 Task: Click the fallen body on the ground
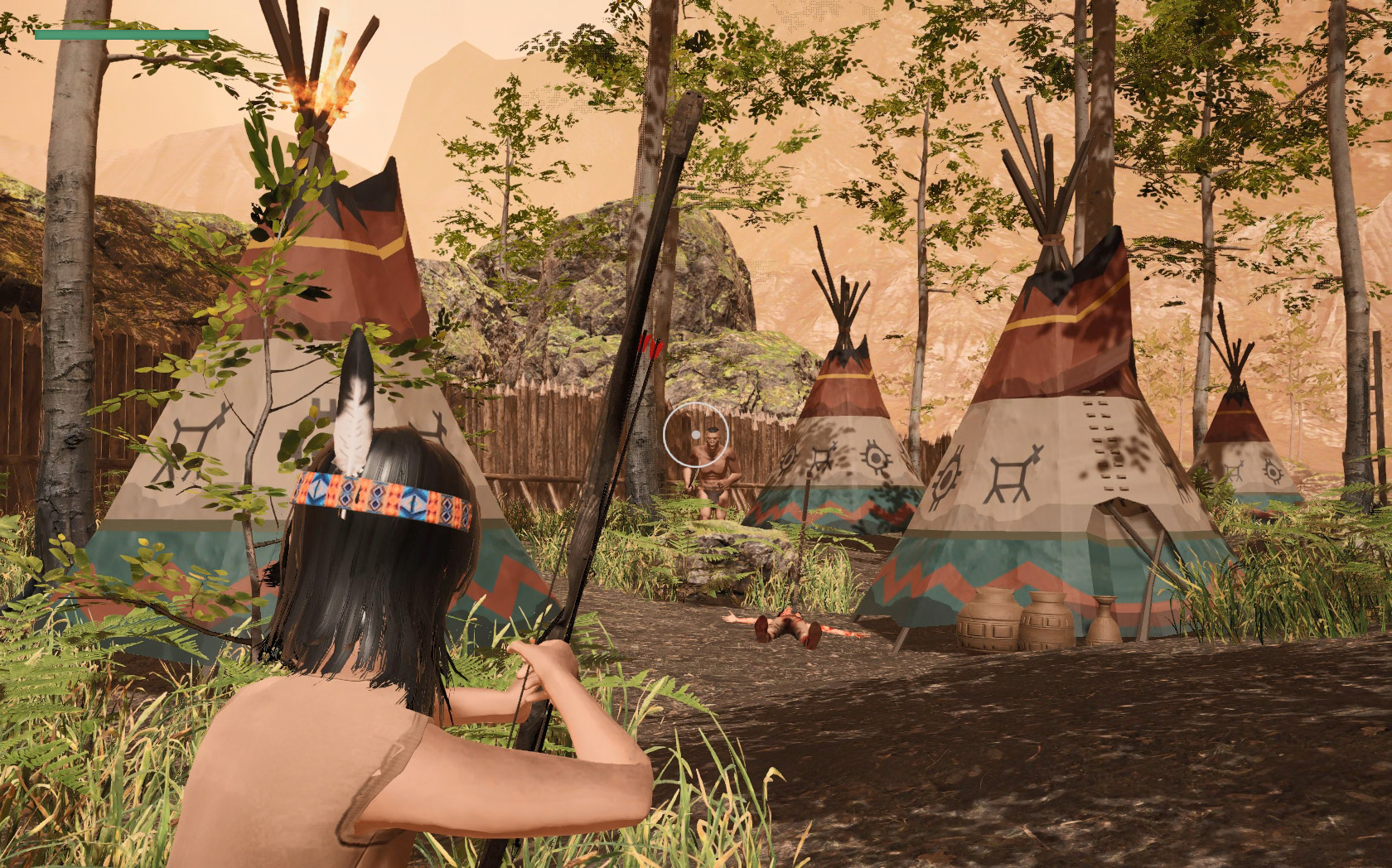click(x=787, y=625)
